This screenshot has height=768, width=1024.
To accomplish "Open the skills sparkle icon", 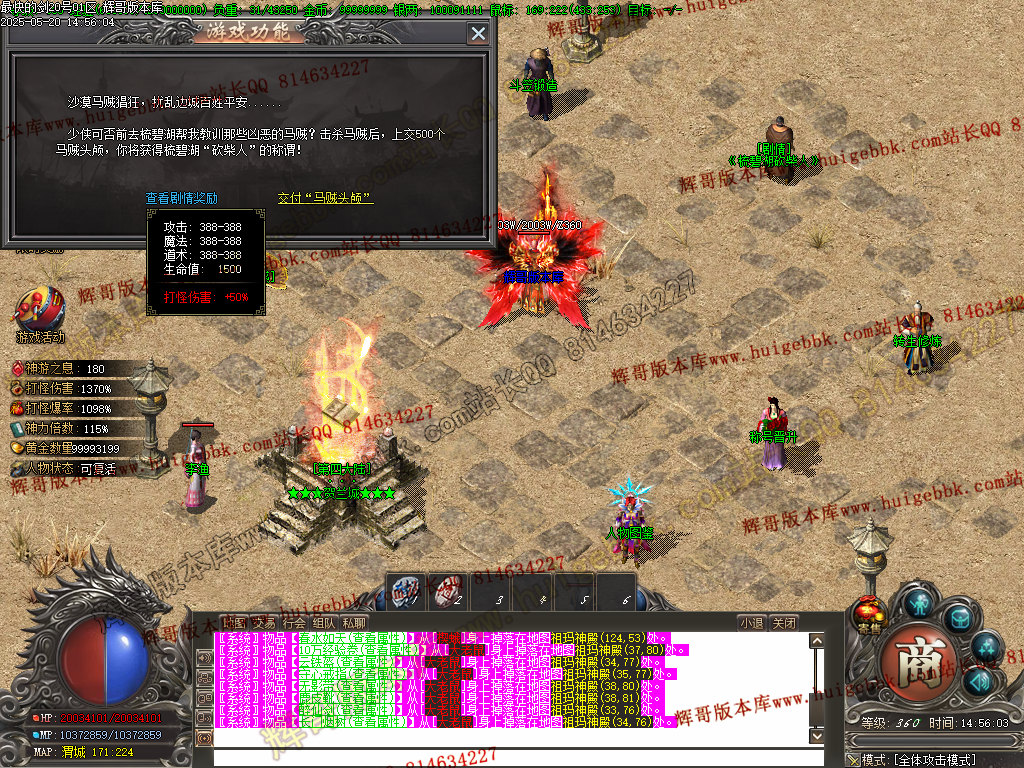I will point(986,648).
